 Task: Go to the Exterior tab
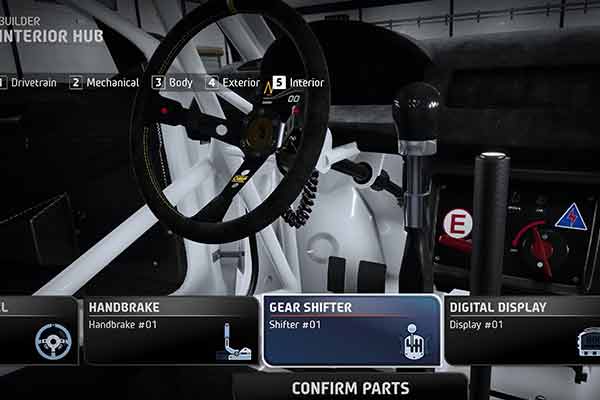point(232,83)
